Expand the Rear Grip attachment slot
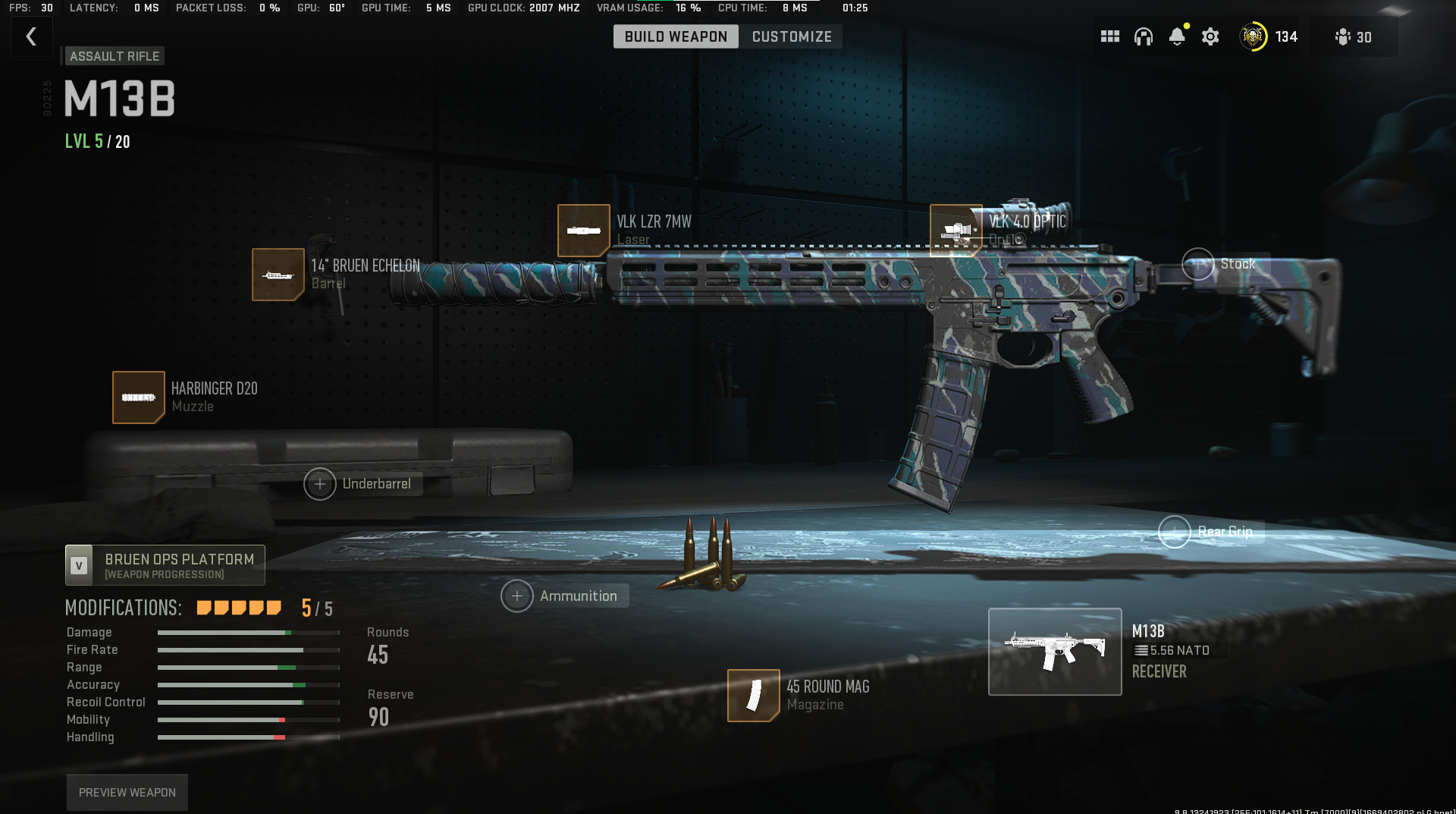 pos(1175,532)
